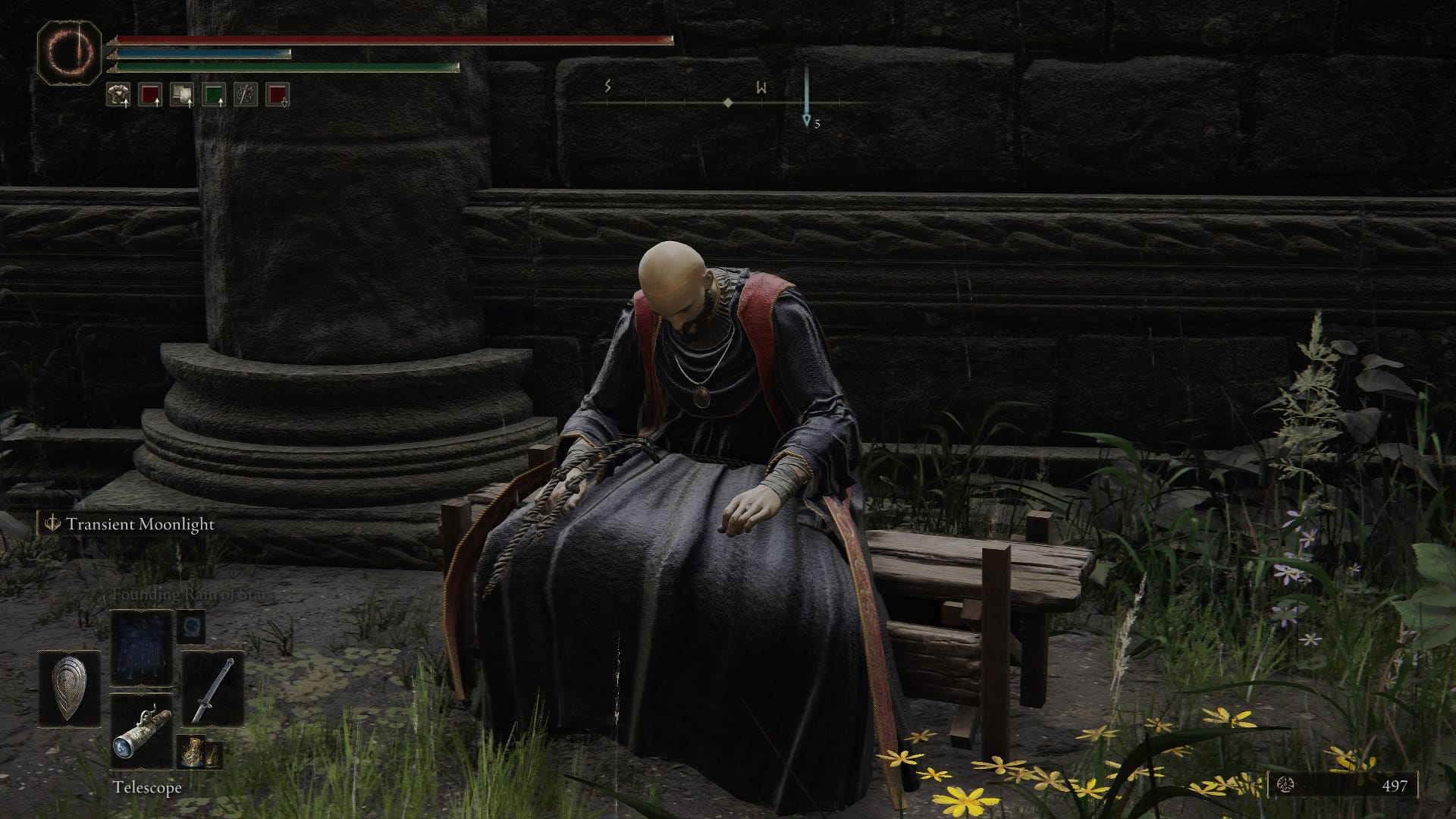Viewport: 1456px width, 819px height.
Task: Click the Telescope label text
Action: [x=147, y=787]
